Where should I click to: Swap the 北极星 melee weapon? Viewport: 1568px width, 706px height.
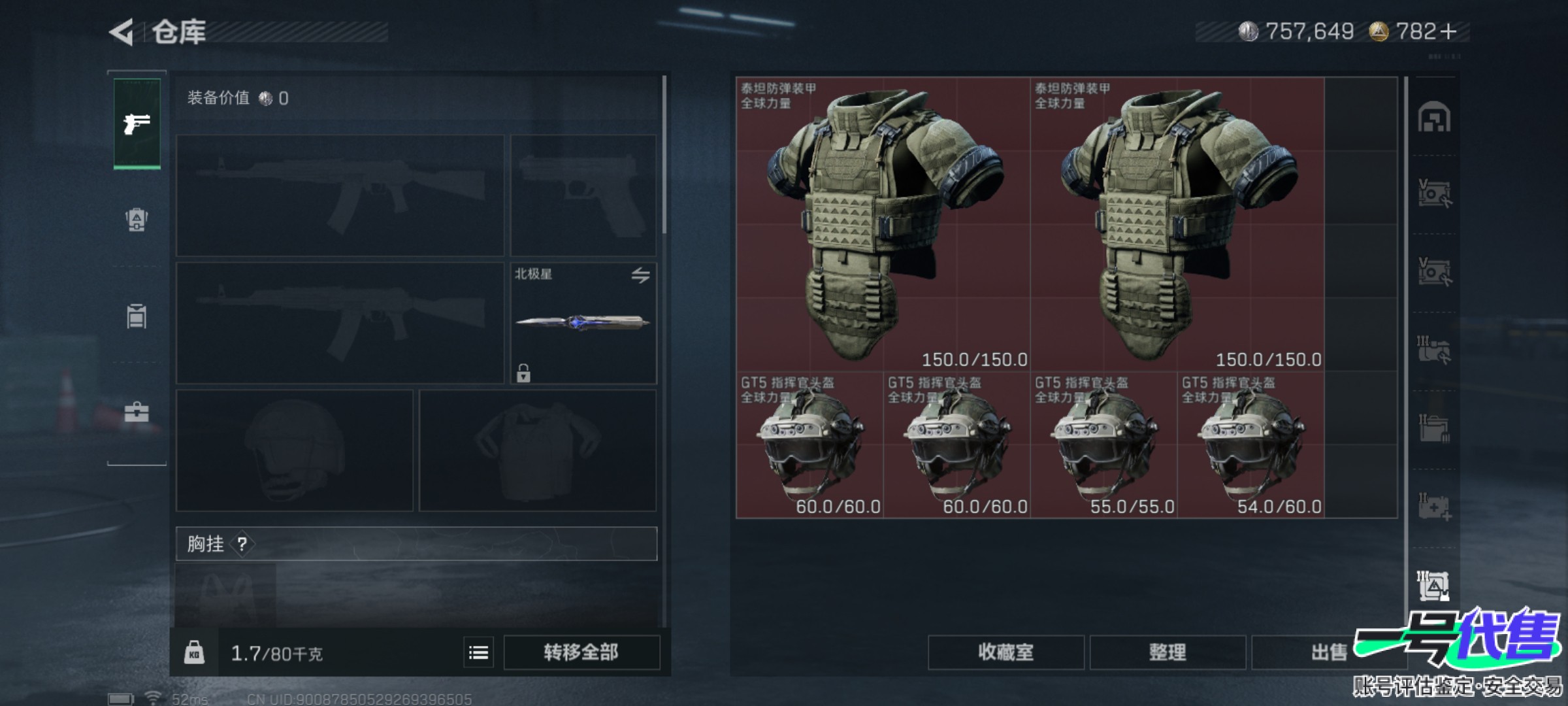[x=640, y=275]
